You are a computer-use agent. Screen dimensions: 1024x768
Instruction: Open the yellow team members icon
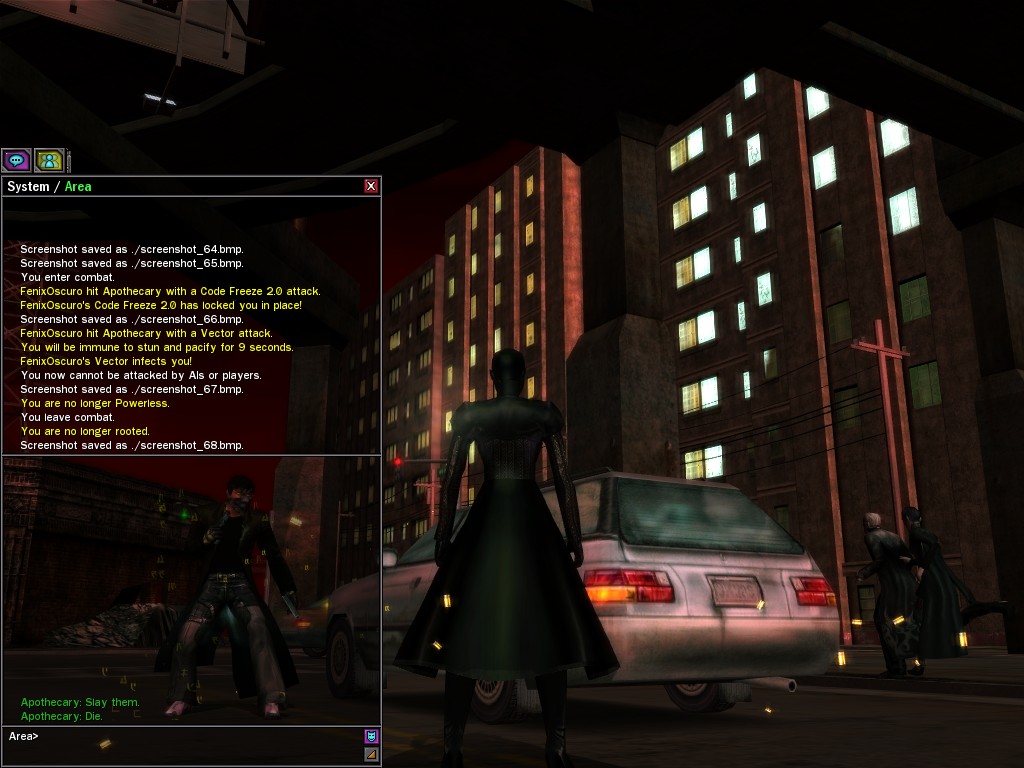click(49, 160)
